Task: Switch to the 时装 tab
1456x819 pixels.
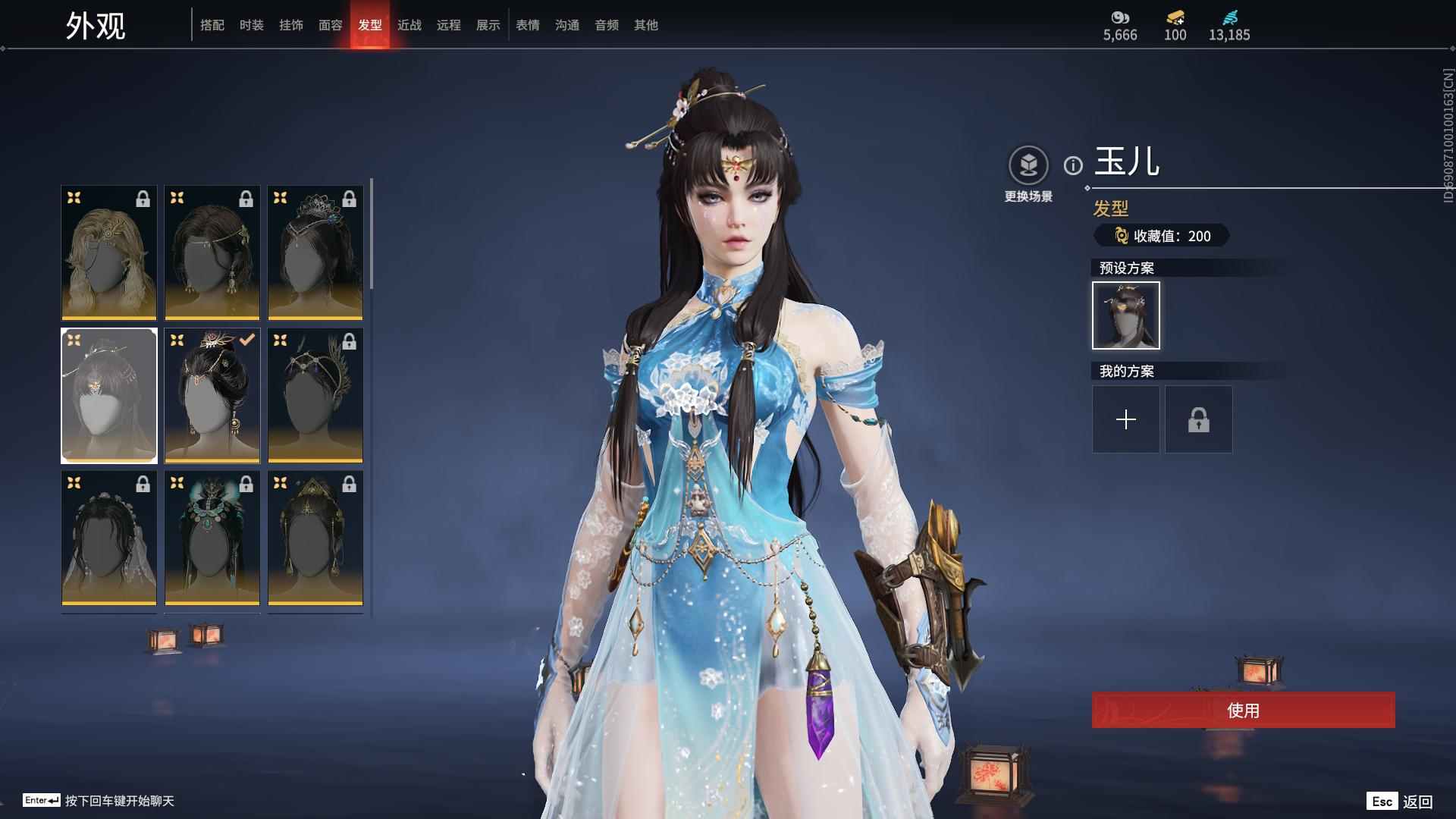Action: (x=252, y=25)
